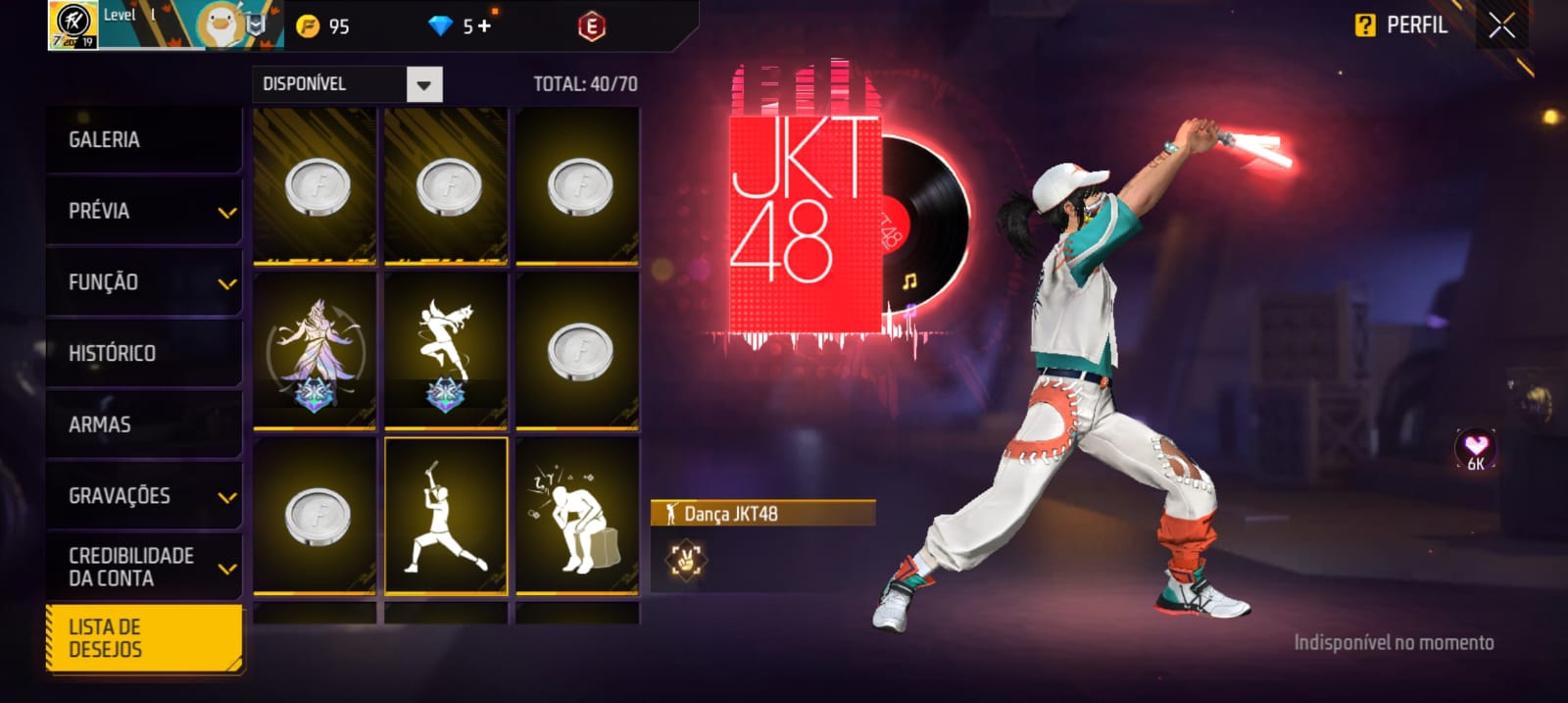Viewport: 1568px width, 703px height.
Task: Switch to the Armas section
Action: (143, 425)
